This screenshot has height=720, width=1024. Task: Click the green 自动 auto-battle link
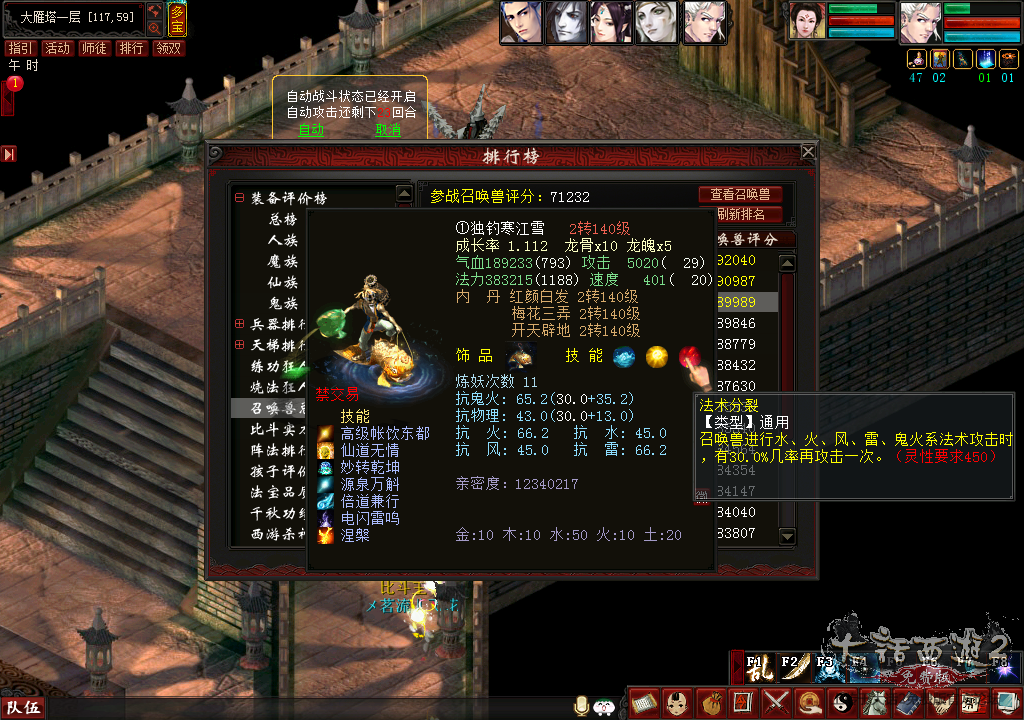pyautogui.click(x=311, y=130)
